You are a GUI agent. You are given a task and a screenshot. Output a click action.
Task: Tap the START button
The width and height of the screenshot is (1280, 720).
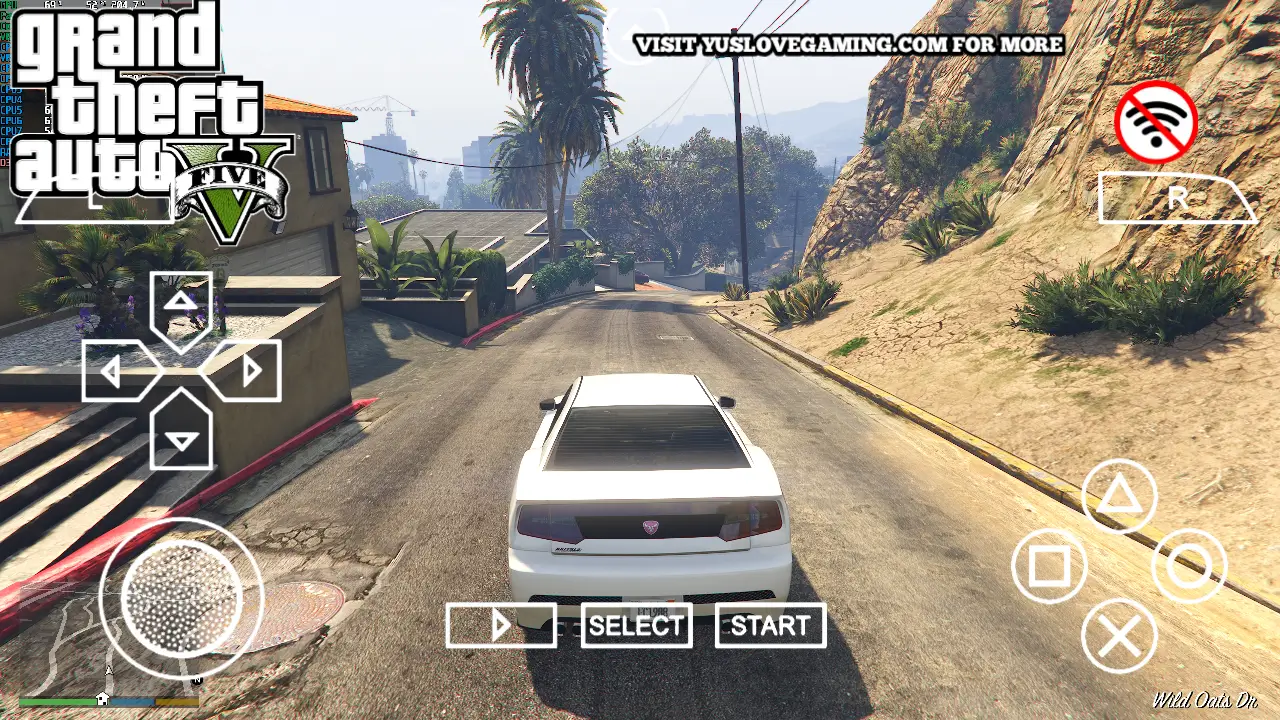770,626
